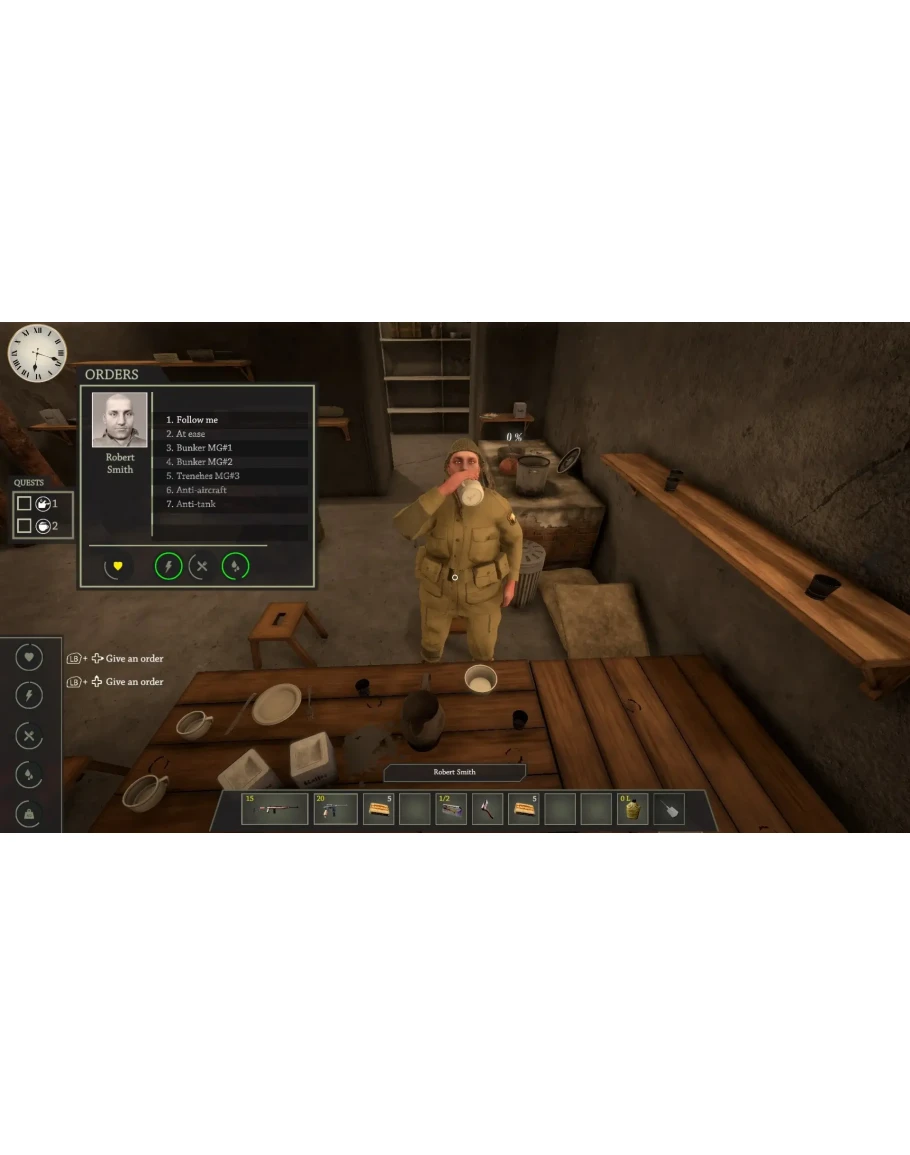
Task: Toggle the first quest checkbox
Action: click(25, 504)
